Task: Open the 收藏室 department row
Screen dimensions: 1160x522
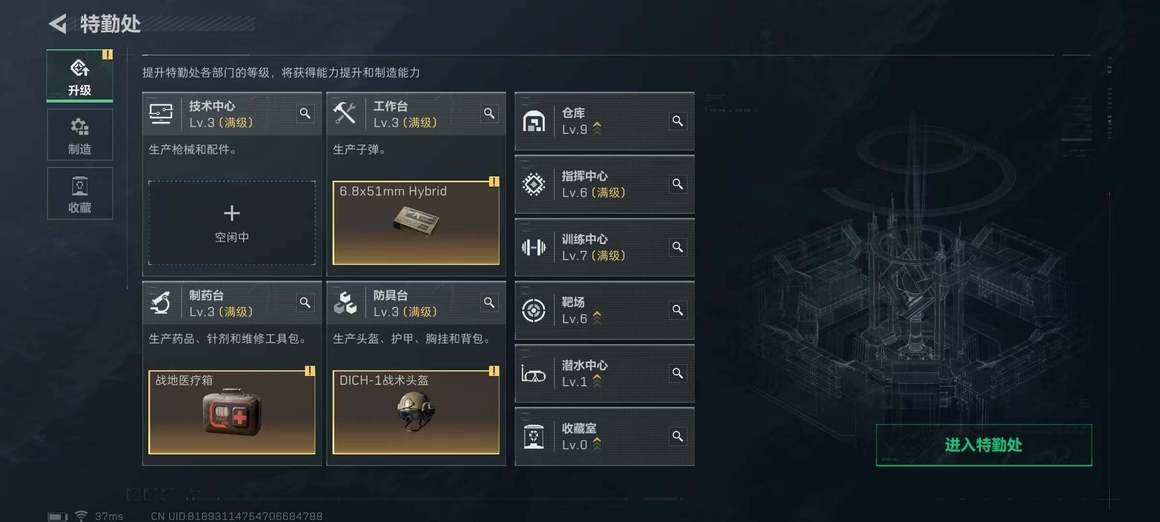Action: (592, 437)
